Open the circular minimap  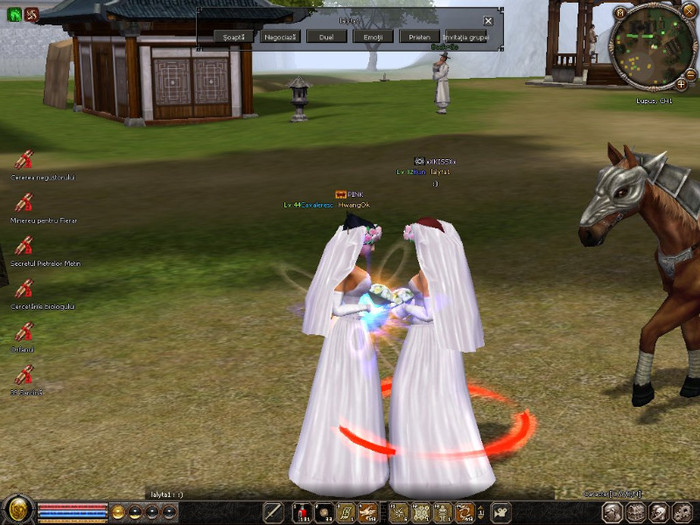[654, 46]
